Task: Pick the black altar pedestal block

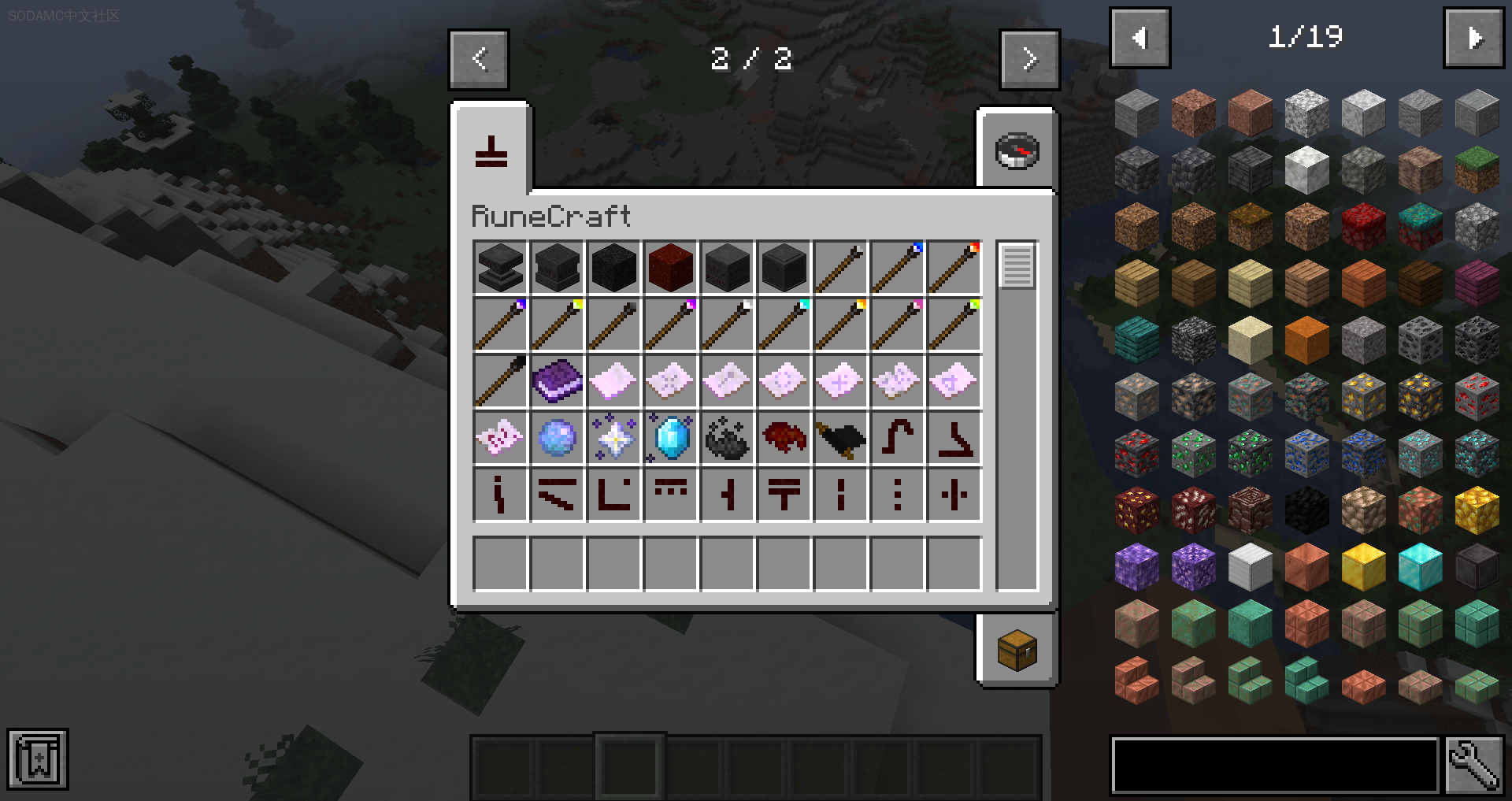Action: 500,267
